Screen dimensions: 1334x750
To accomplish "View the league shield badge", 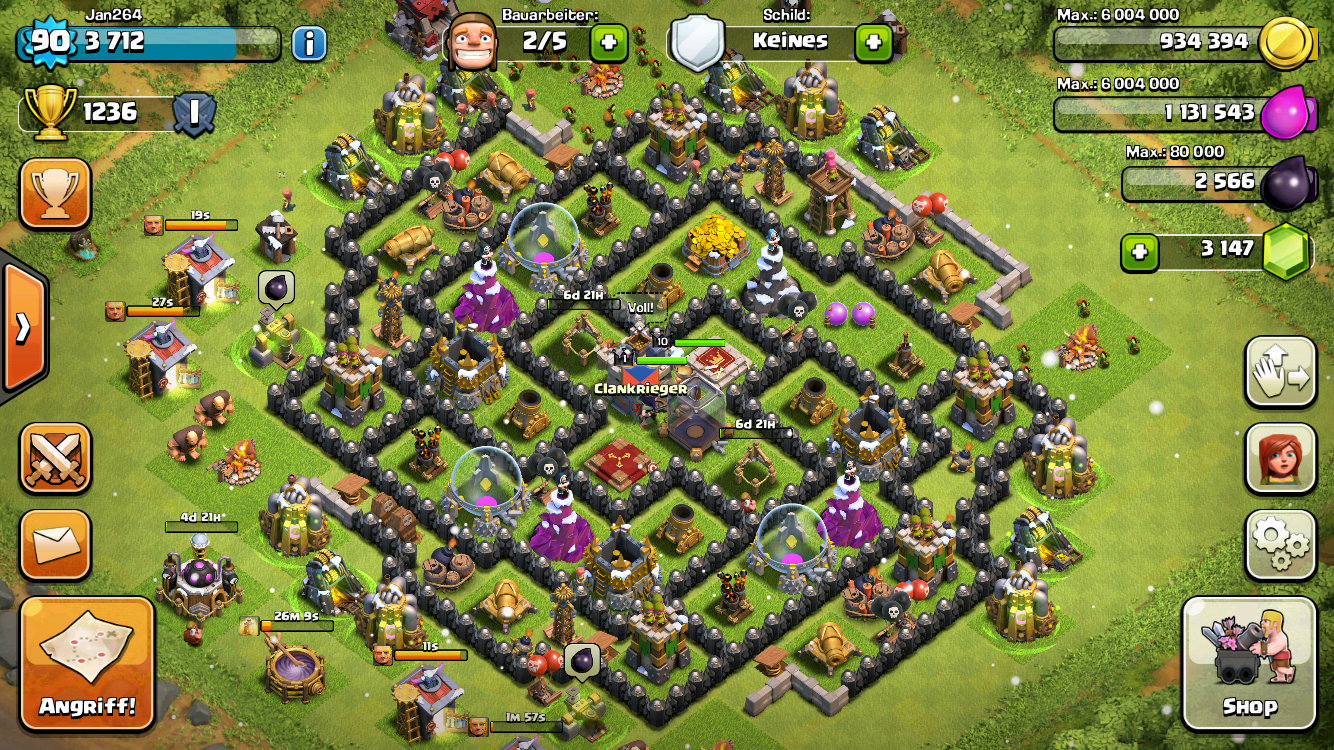I will coord(193,112).
